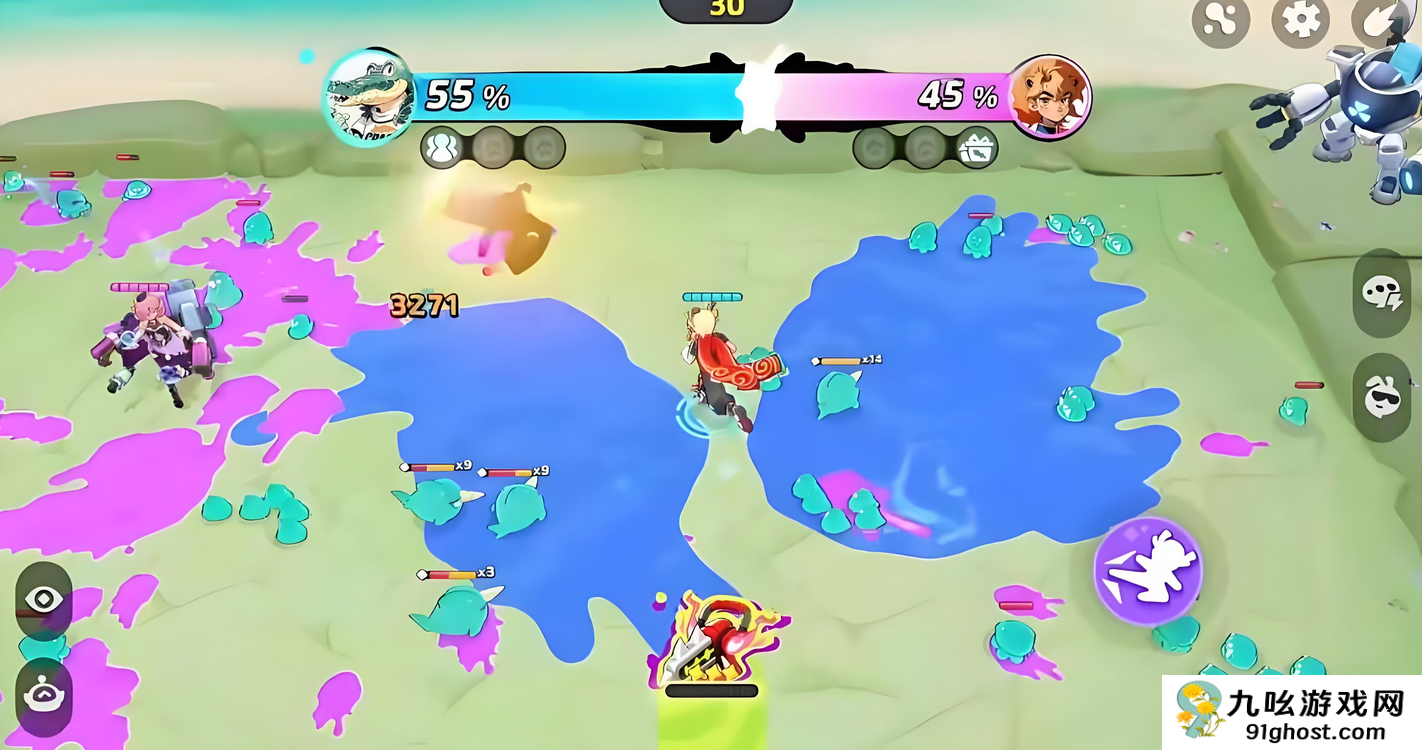This screenshot has width=1422, height=750.
Task: Tap the round robot icon button
Action: click(44, 696)
